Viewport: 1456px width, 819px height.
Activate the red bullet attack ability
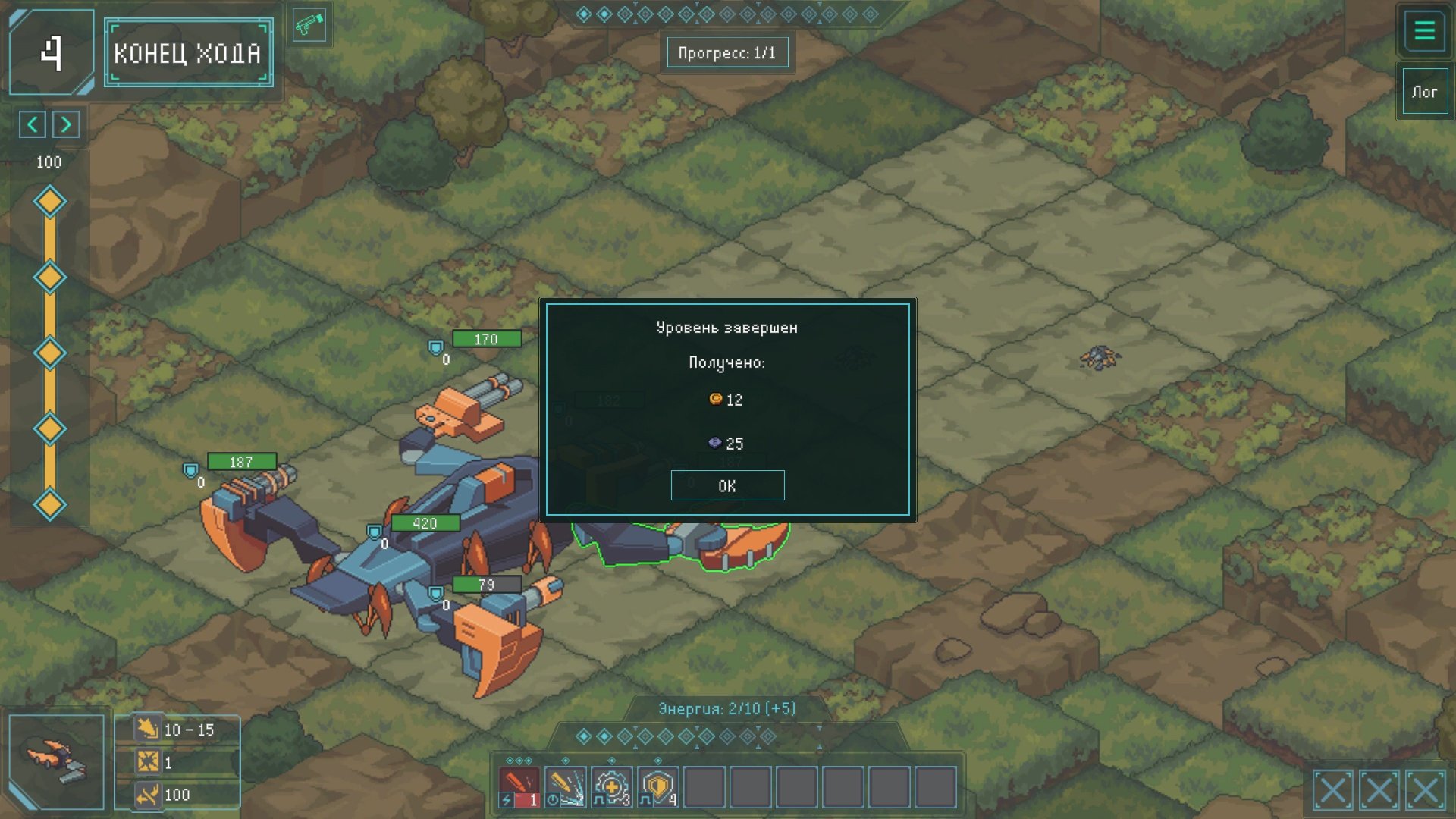click(519, 787)
